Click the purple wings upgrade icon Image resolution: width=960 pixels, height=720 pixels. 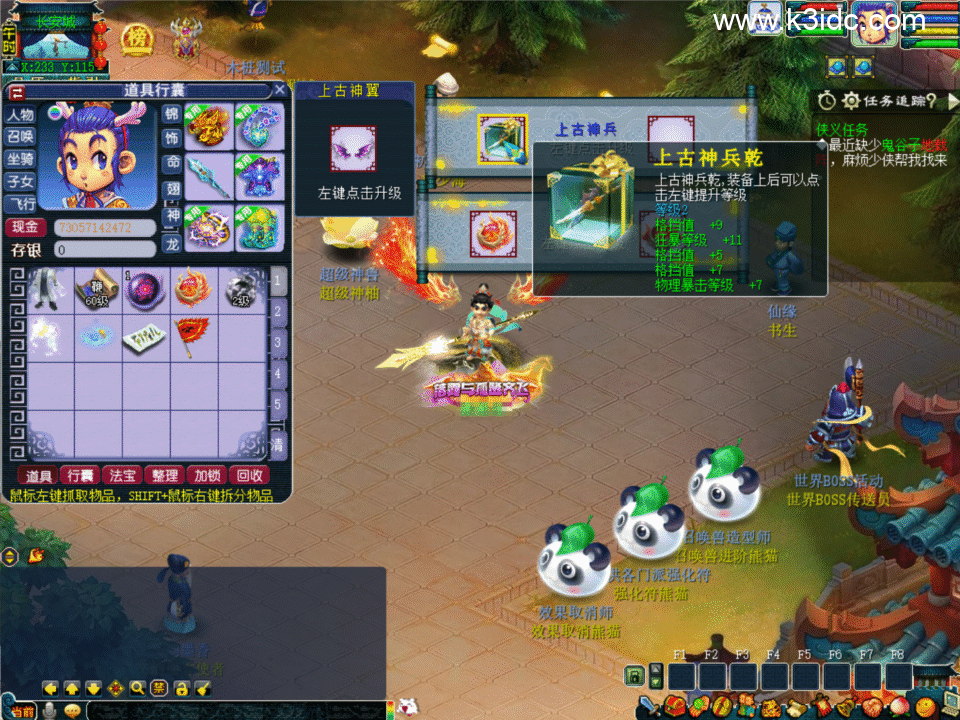[x=353, y=150]
